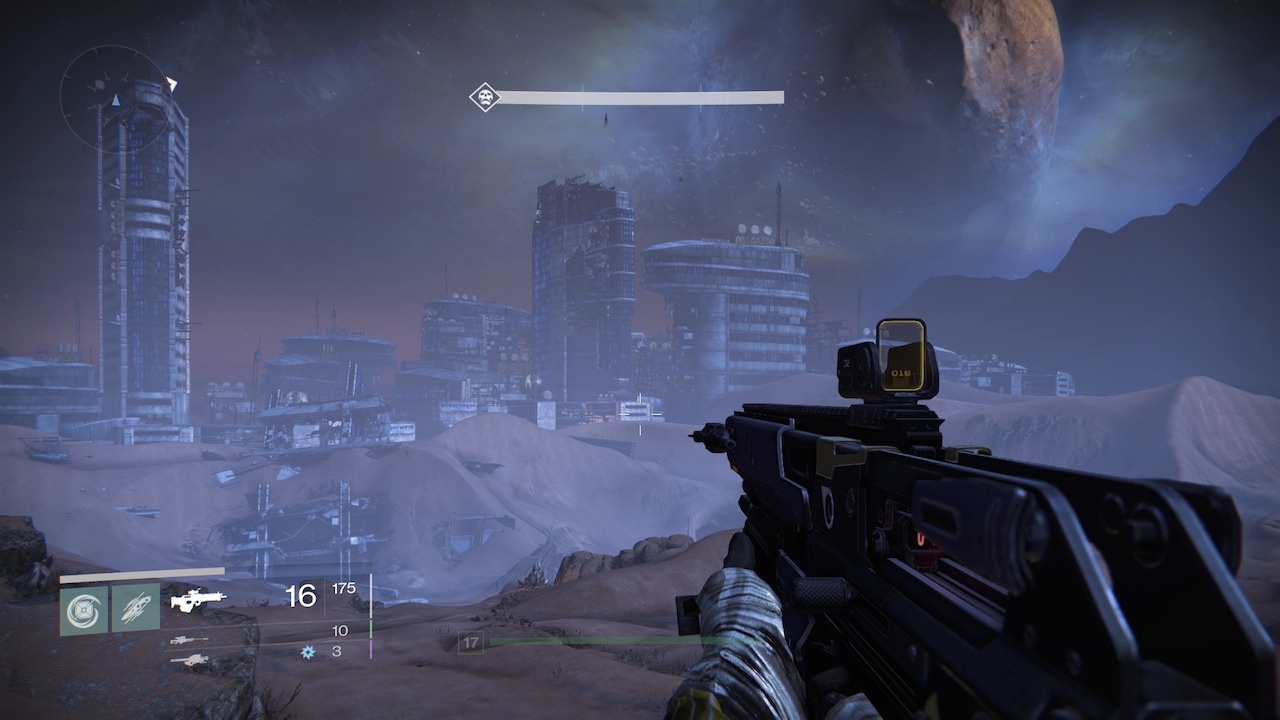Switch to the sniper rifle special weapon
Screen dimensions: 1280x720
tap(189, 640)
